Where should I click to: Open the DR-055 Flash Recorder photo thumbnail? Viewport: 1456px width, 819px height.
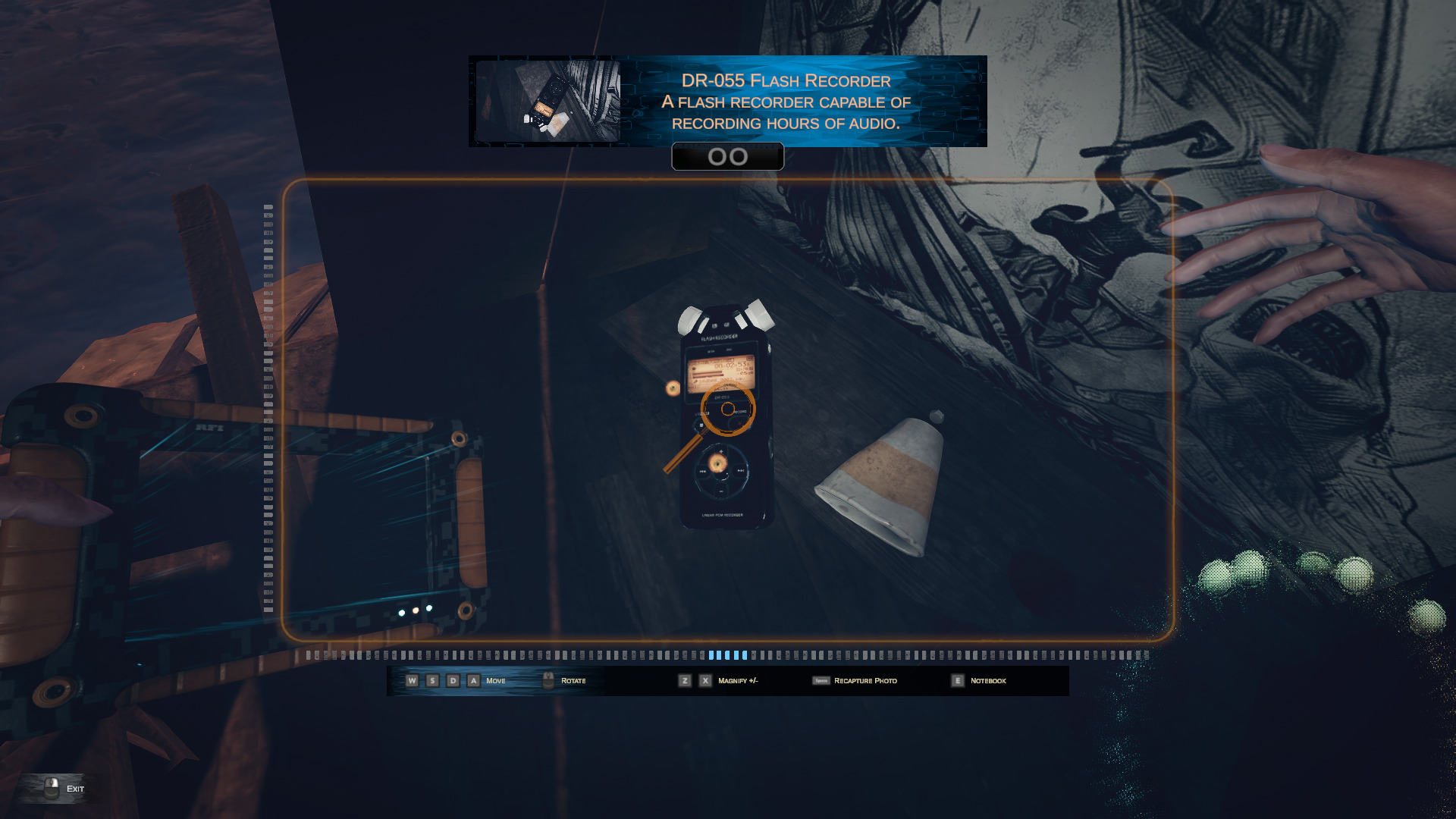548,102
